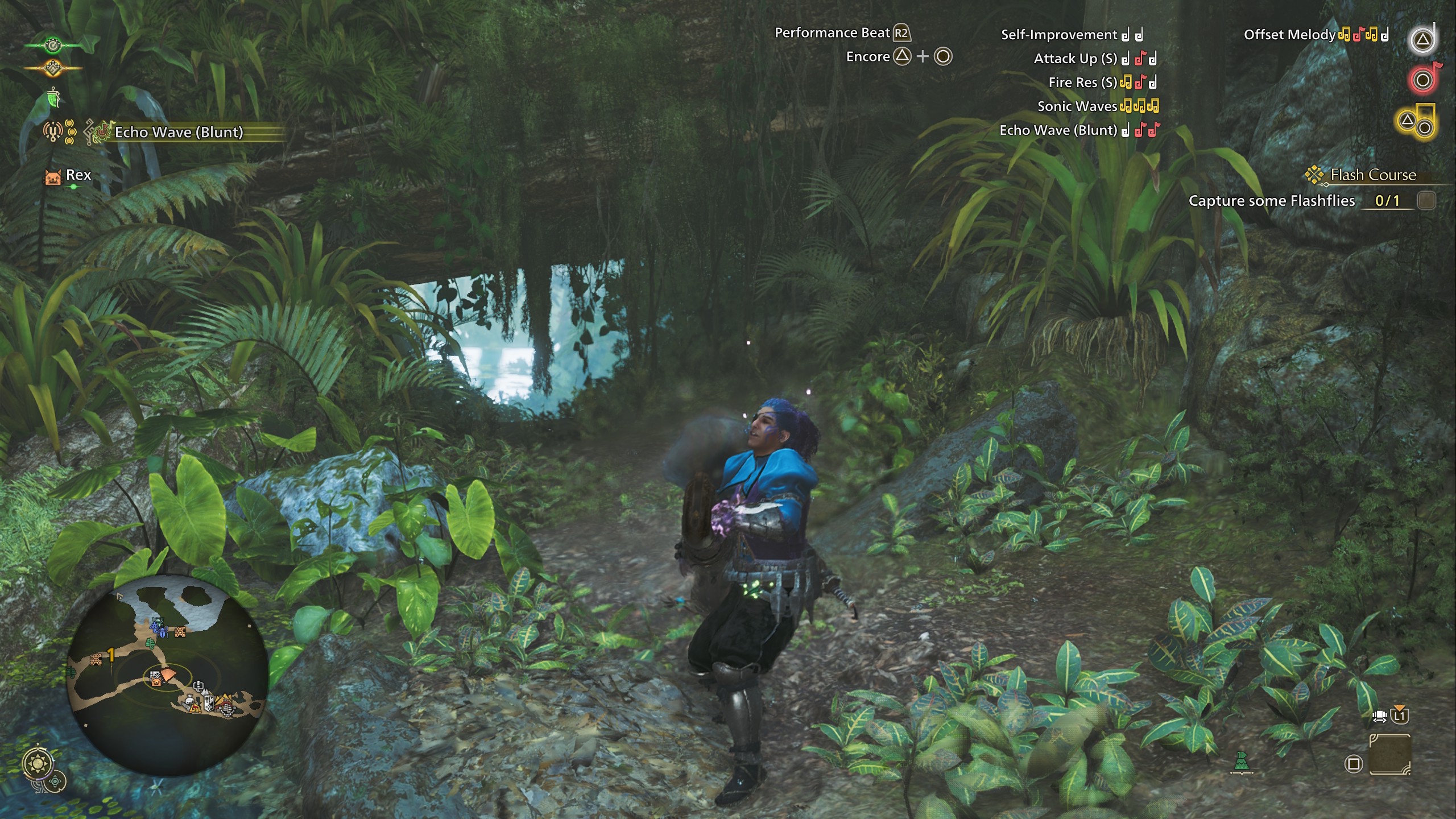Click the green camp tent icon

(1242, 762)
